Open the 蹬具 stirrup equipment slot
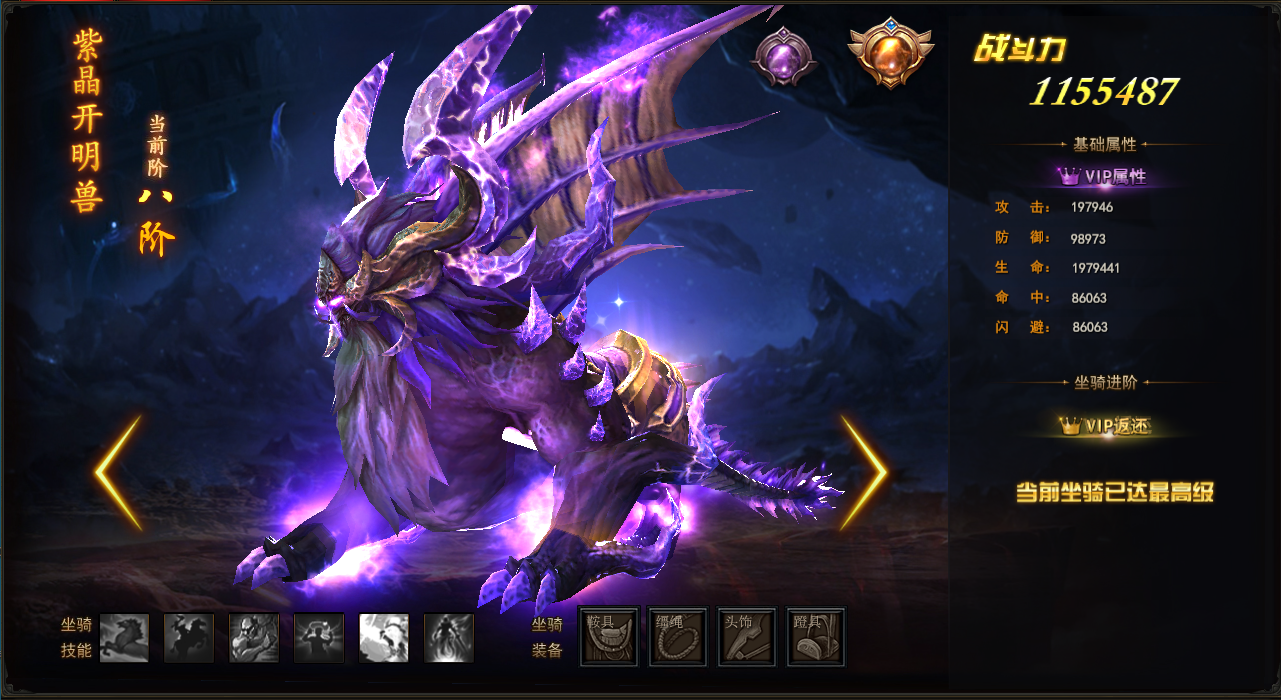 [x=816, y=637]
